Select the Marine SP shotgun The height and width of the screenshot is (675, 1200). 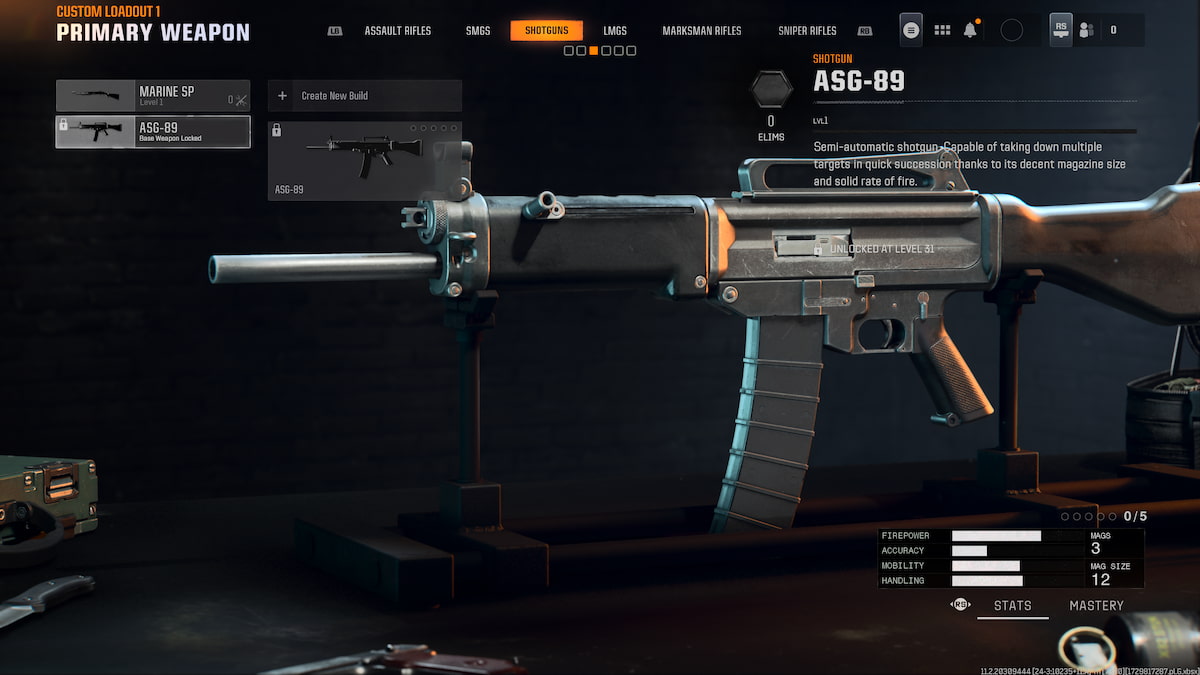tap(153, 96)
